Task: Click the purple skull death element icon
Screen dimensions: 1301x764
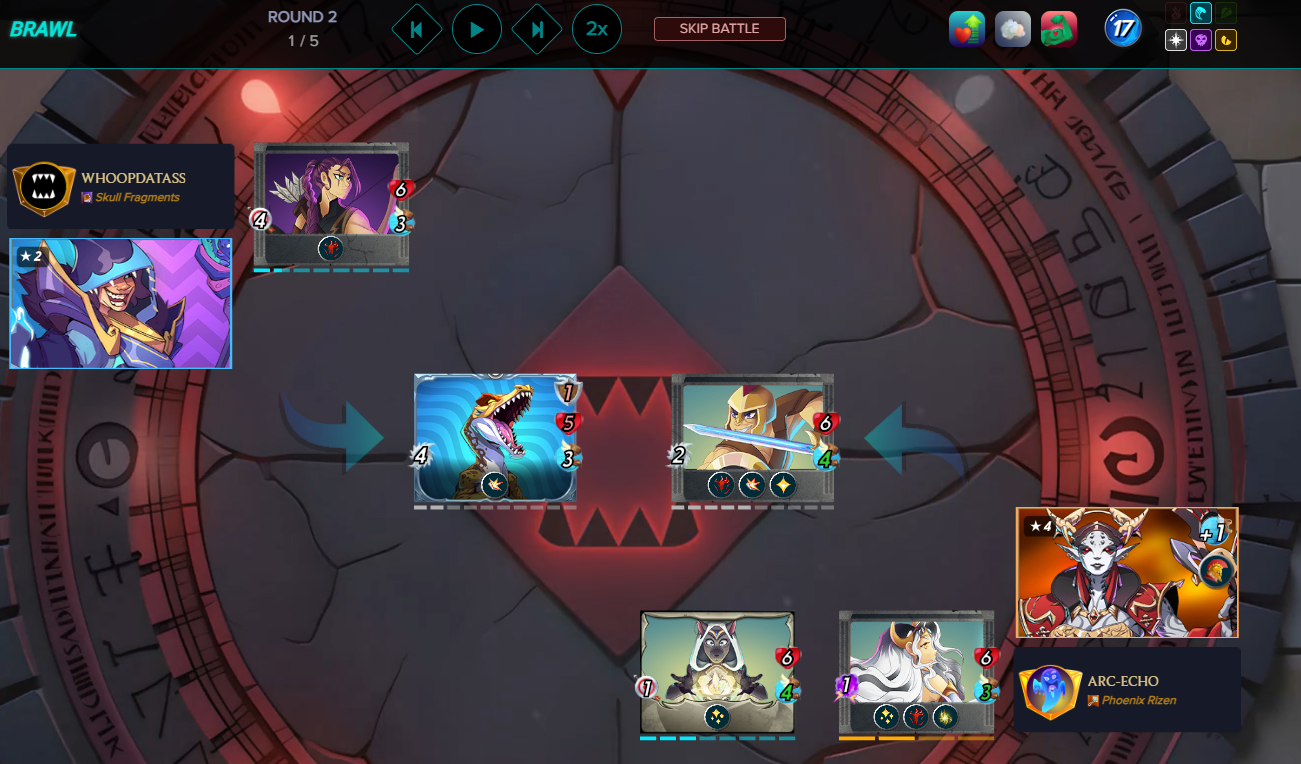Action: click(x=1201, y=41)
